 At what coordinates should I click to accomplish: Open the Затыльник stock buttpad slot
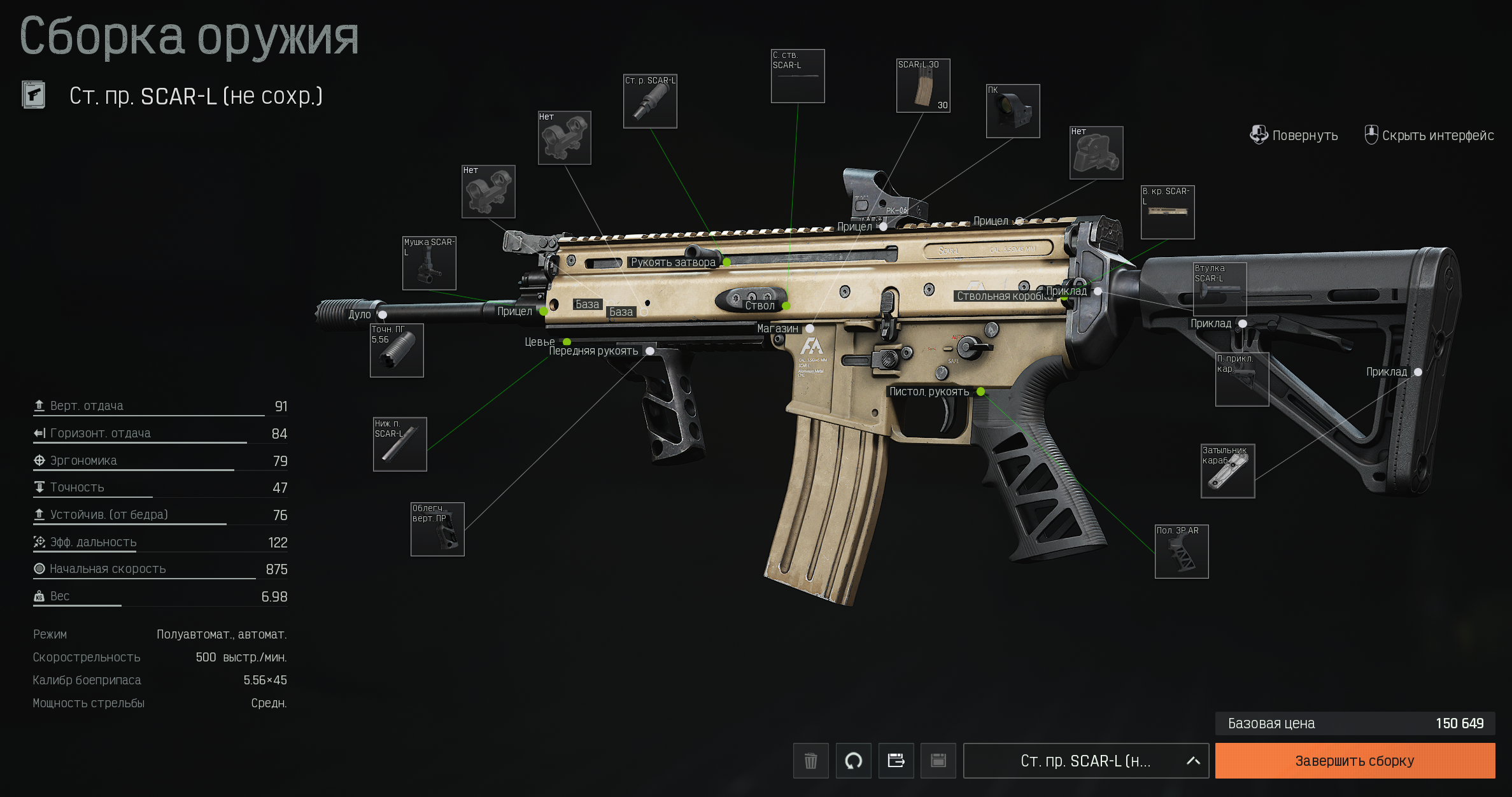1227,471
